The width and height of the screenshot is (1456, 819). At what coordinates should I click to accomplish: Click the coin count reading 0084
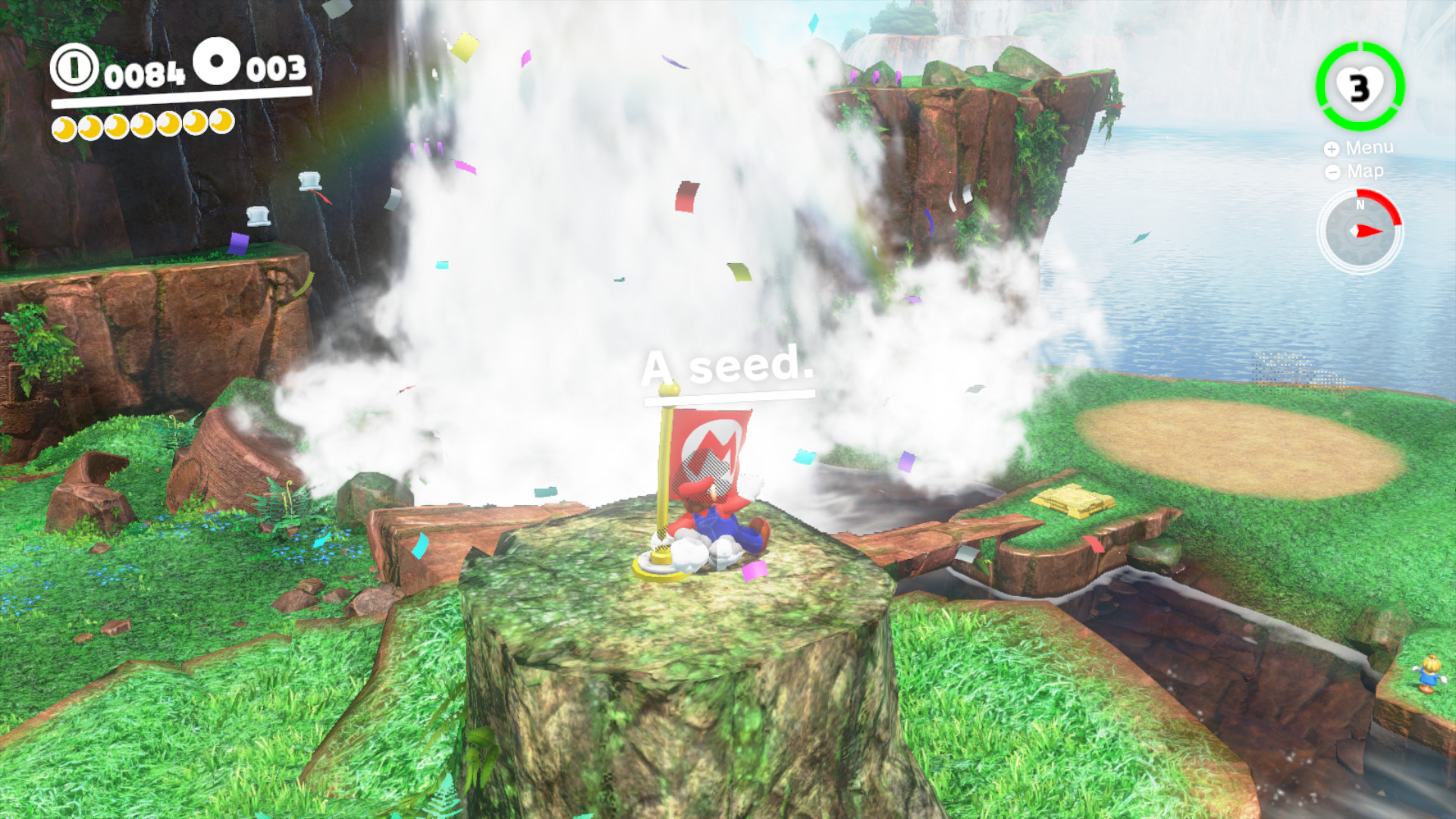click(146, 73)
